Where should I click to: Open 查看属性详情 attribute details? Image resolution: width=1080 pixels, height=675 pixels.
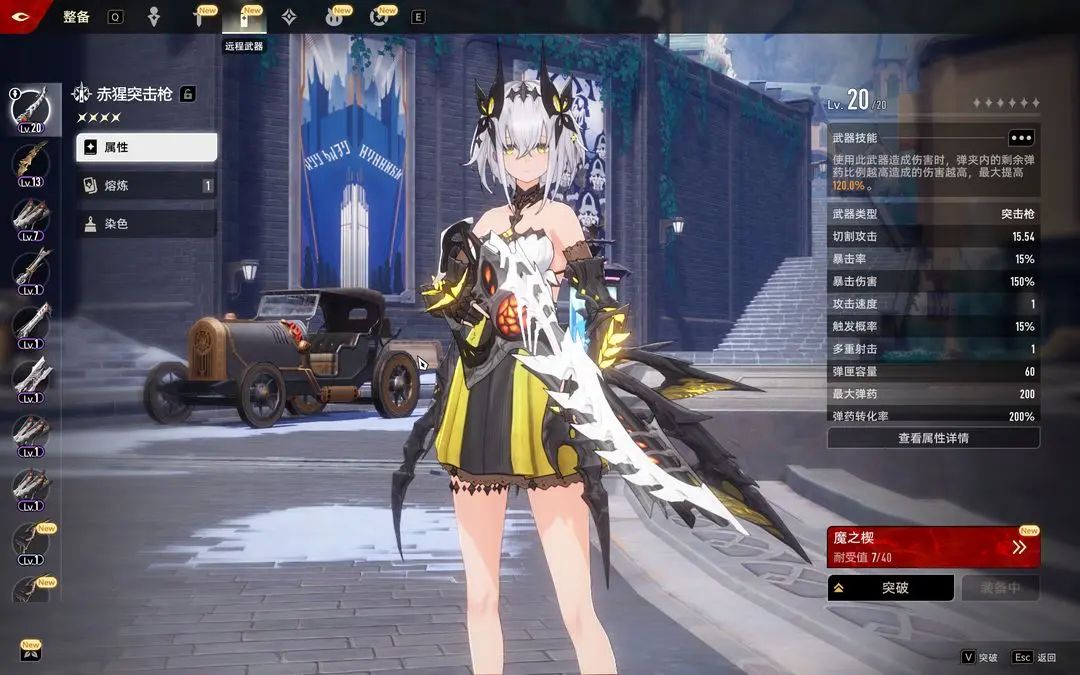(933, 438)
